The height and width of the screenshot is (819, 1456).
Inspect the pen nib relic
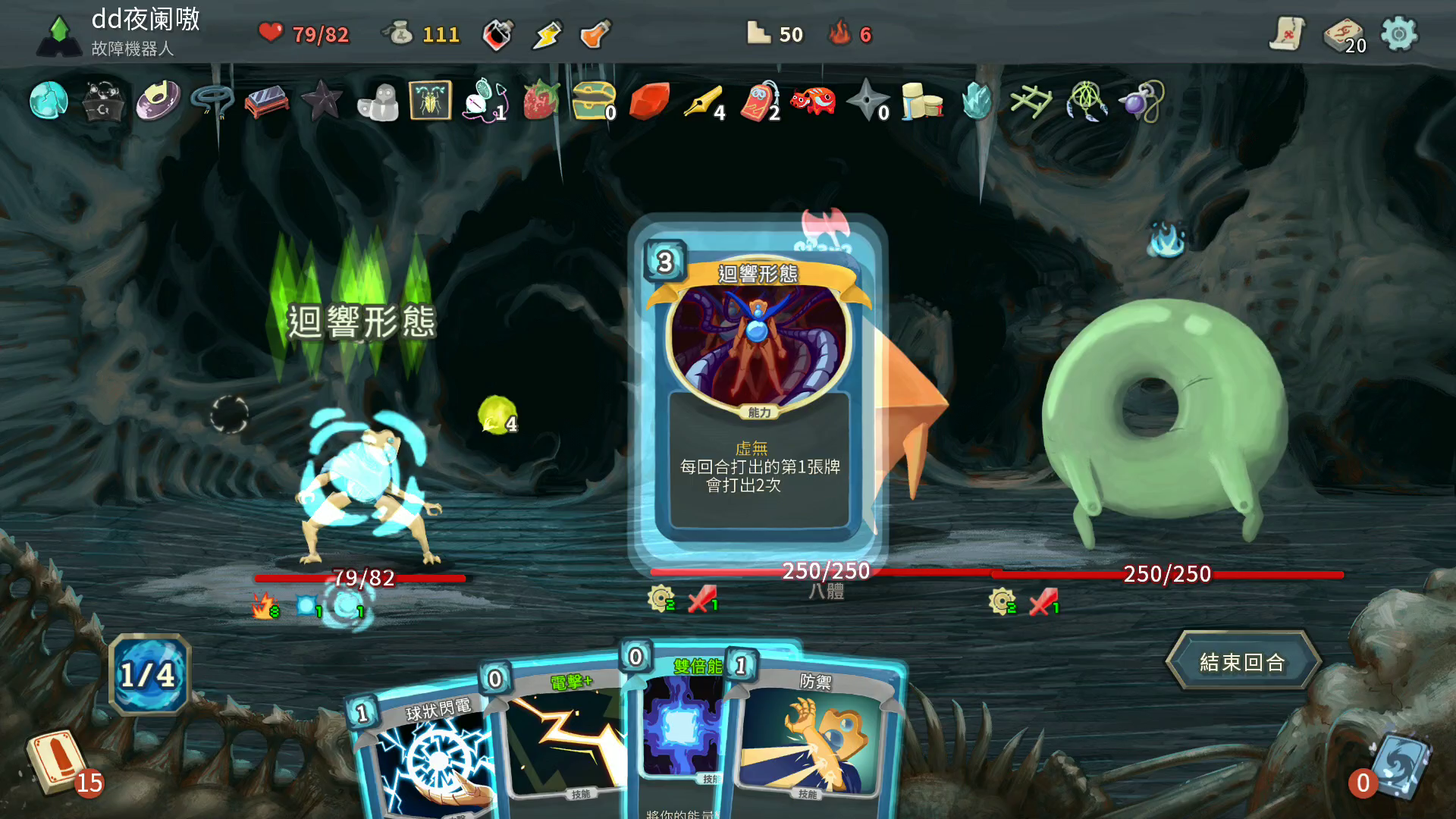click(702, 101)
